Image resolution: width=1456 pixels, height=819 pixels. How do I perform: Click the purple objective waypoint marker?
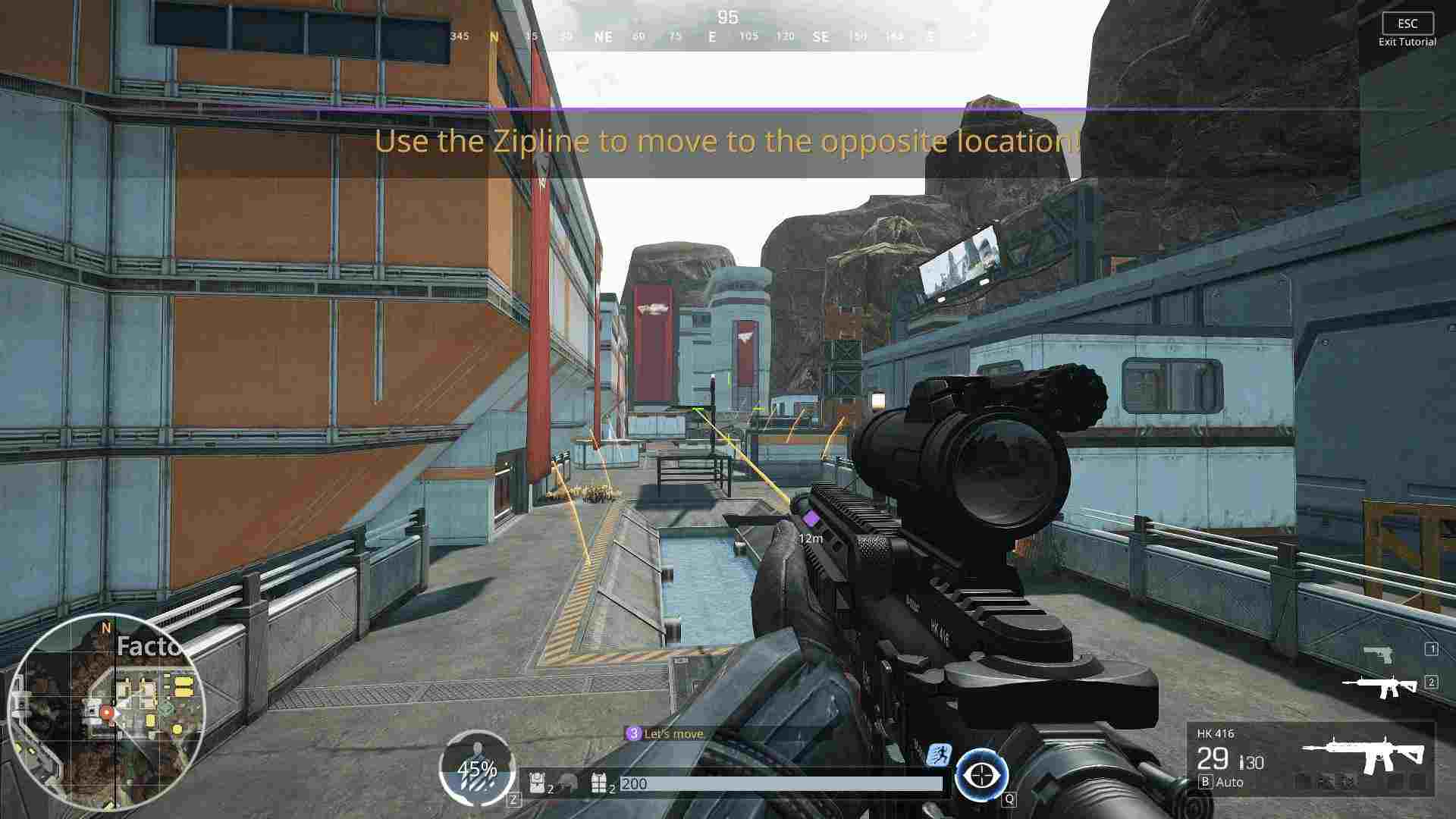click(811, 519)
